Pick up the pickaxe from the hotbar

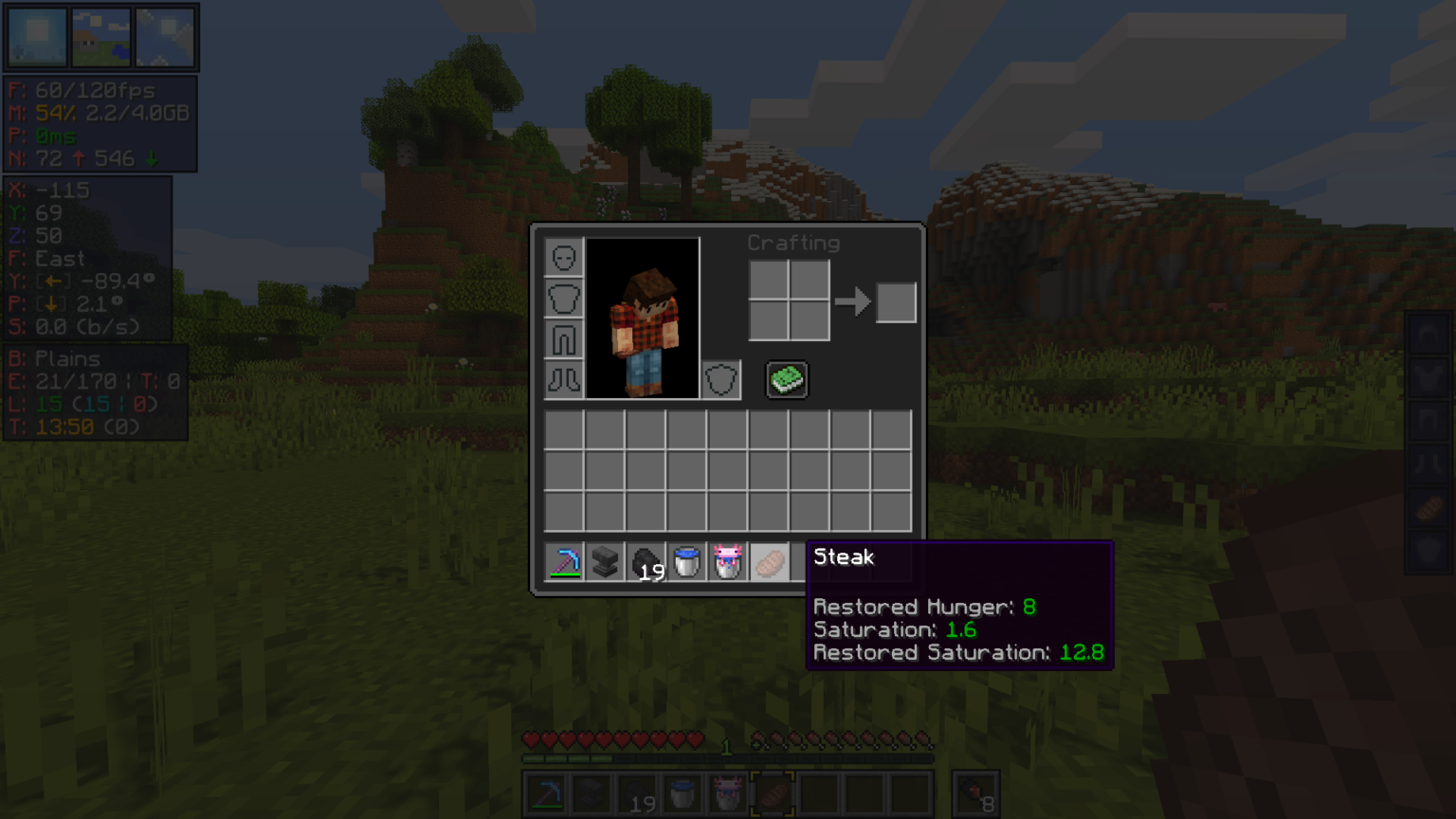point(564,562)
